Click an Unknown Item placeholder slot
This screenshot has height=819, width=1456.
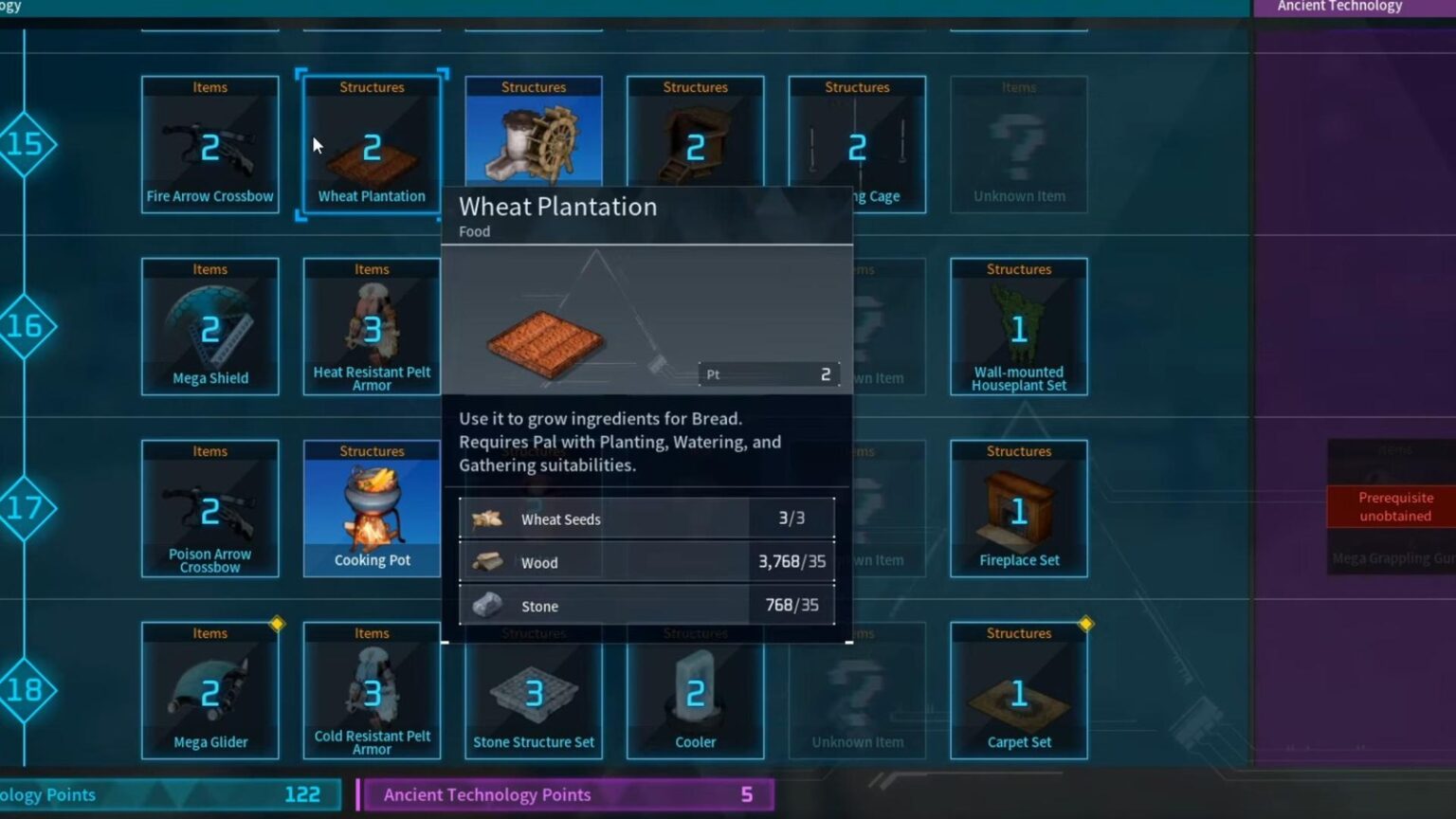[x=1018, y=142]
